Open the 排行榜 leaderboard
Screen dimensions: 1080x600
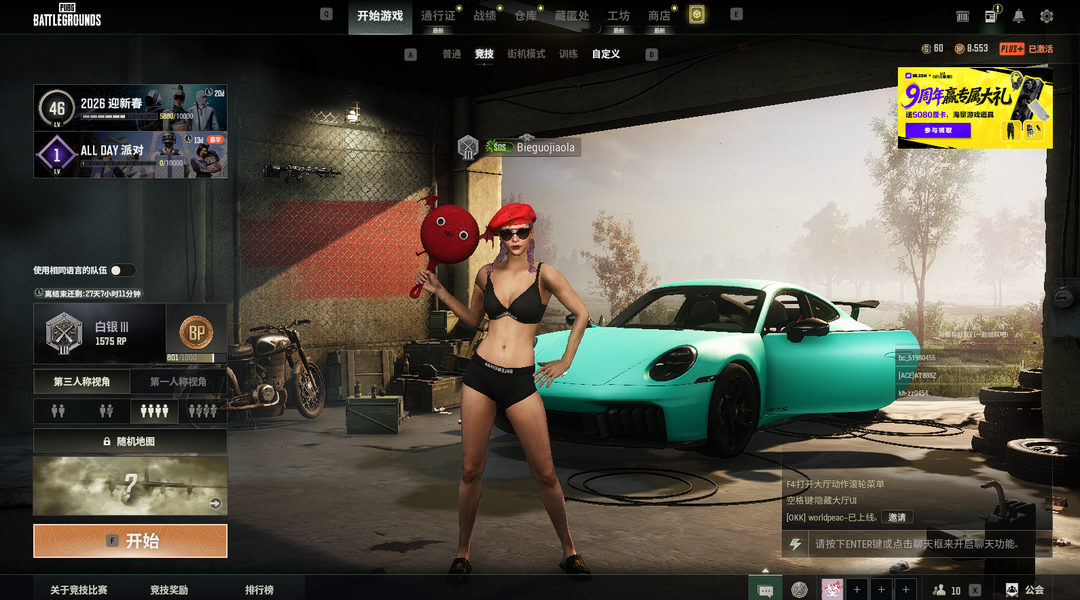[x=259, y=590]
